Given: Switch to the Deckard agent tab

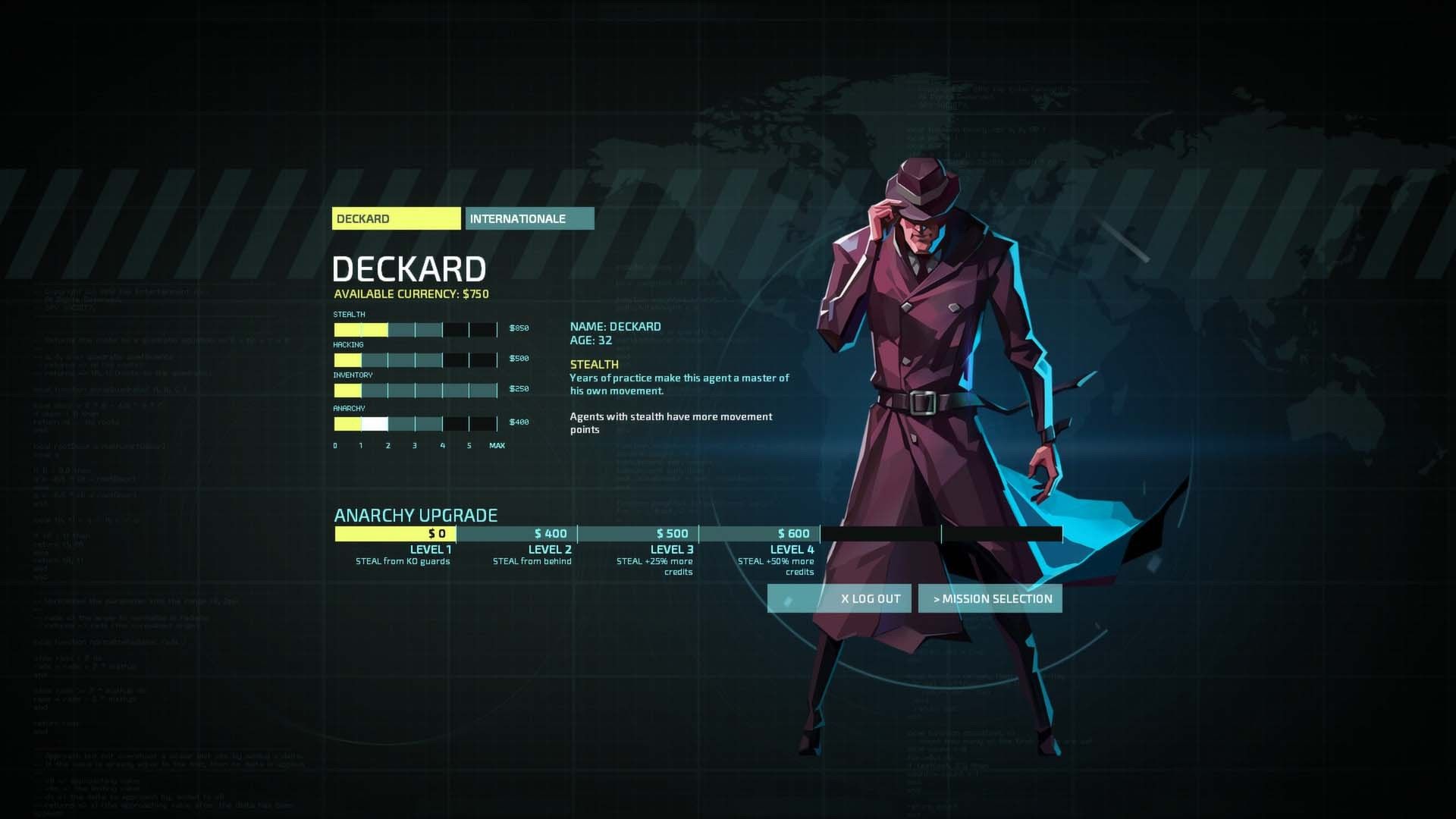Looking at the screenshot, I should click(x=396, y=218).
